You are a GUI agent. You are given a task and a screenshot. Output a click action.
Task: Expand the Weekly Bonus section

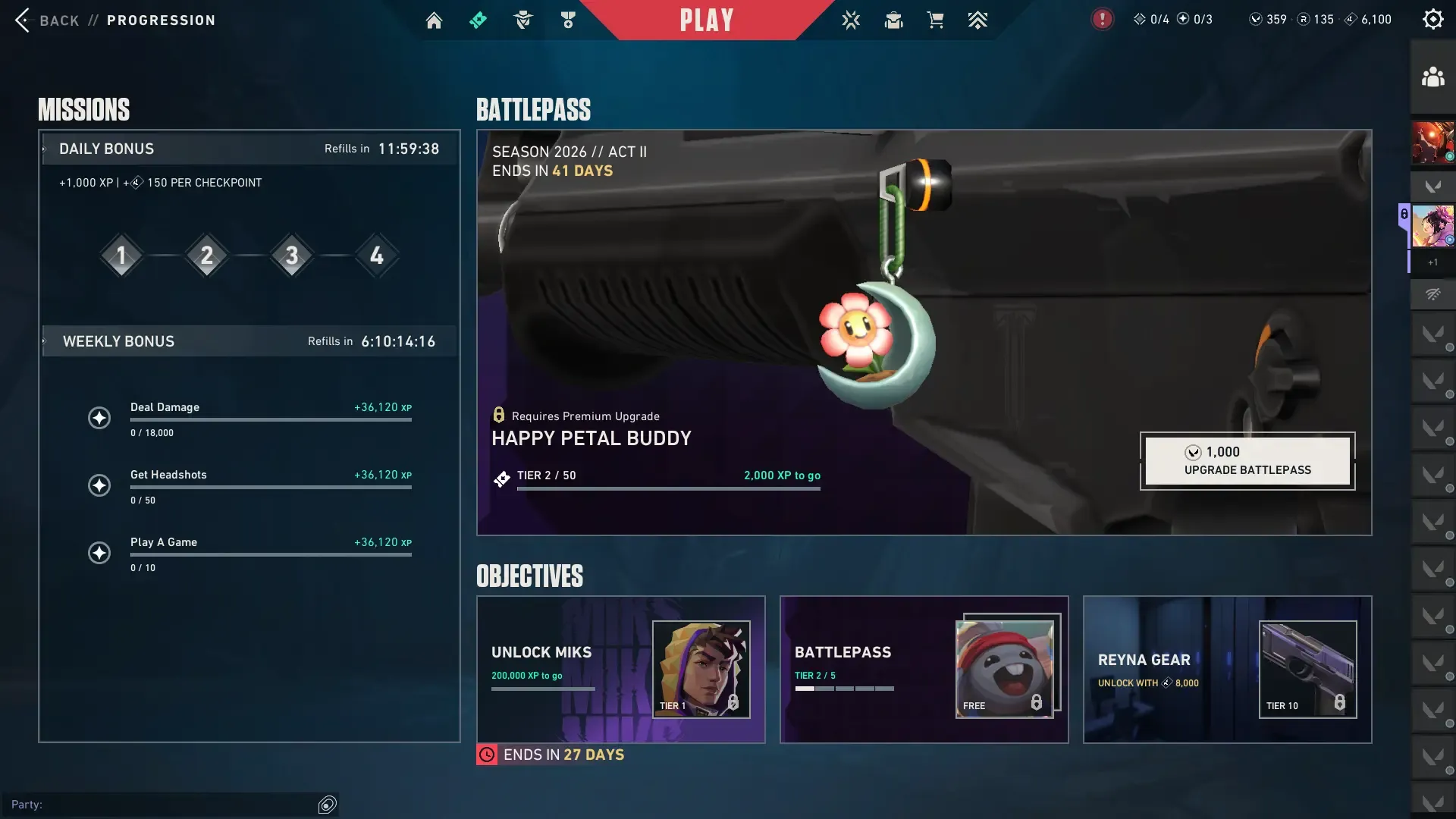click(118, 342)
